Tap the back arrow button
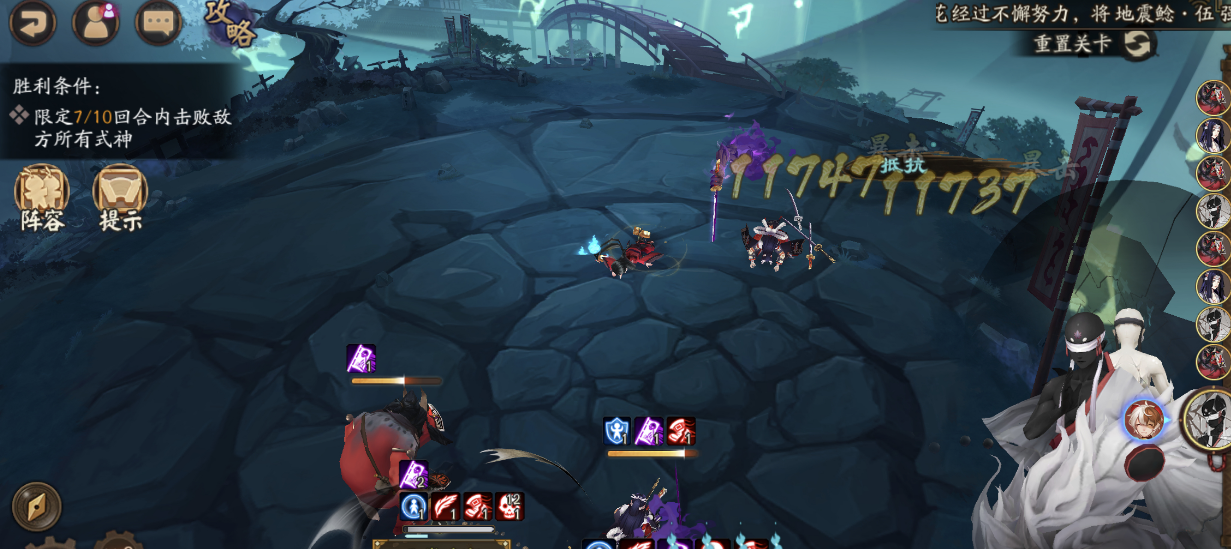Viewport: 1231px width, 549px height. pos(32,23)
